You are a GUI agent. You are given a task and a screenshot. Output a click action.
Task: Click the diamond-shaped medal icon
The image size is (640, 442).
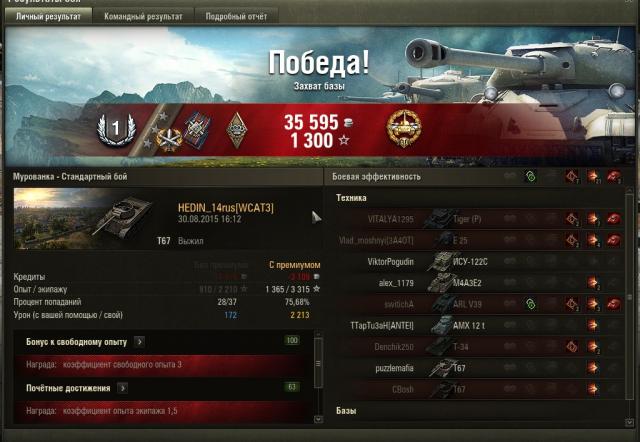tap(236, 128)
